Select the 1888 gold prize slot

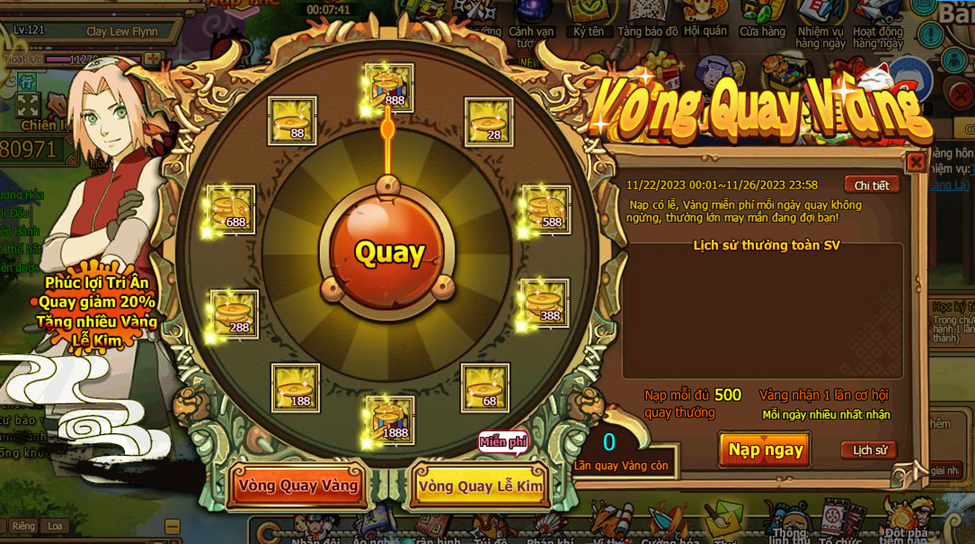[x=389, y=419]
